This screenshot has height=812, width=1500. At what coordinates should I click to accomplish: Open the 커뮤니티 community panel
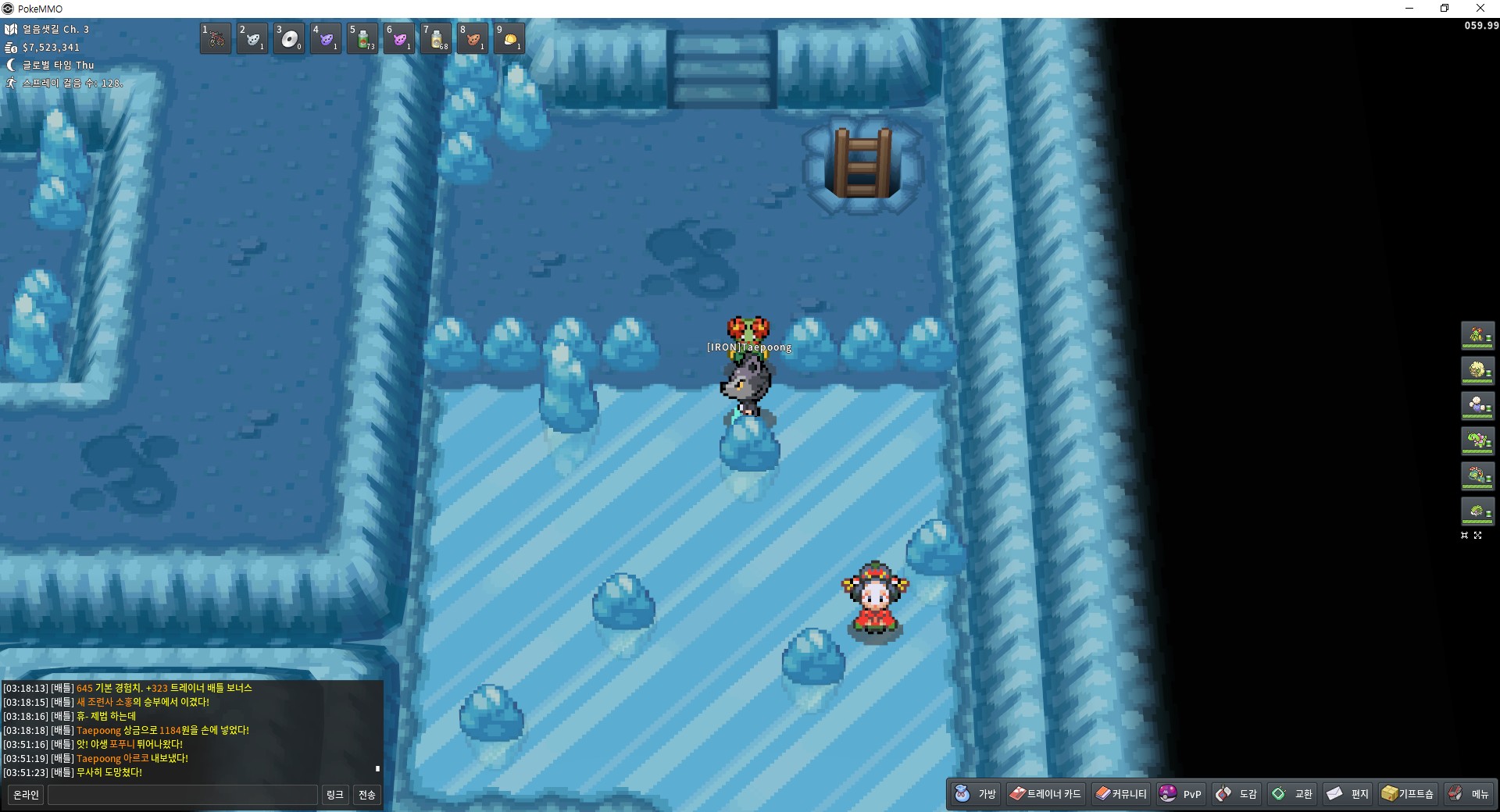pyautogui.click(x=1121, y=794)
